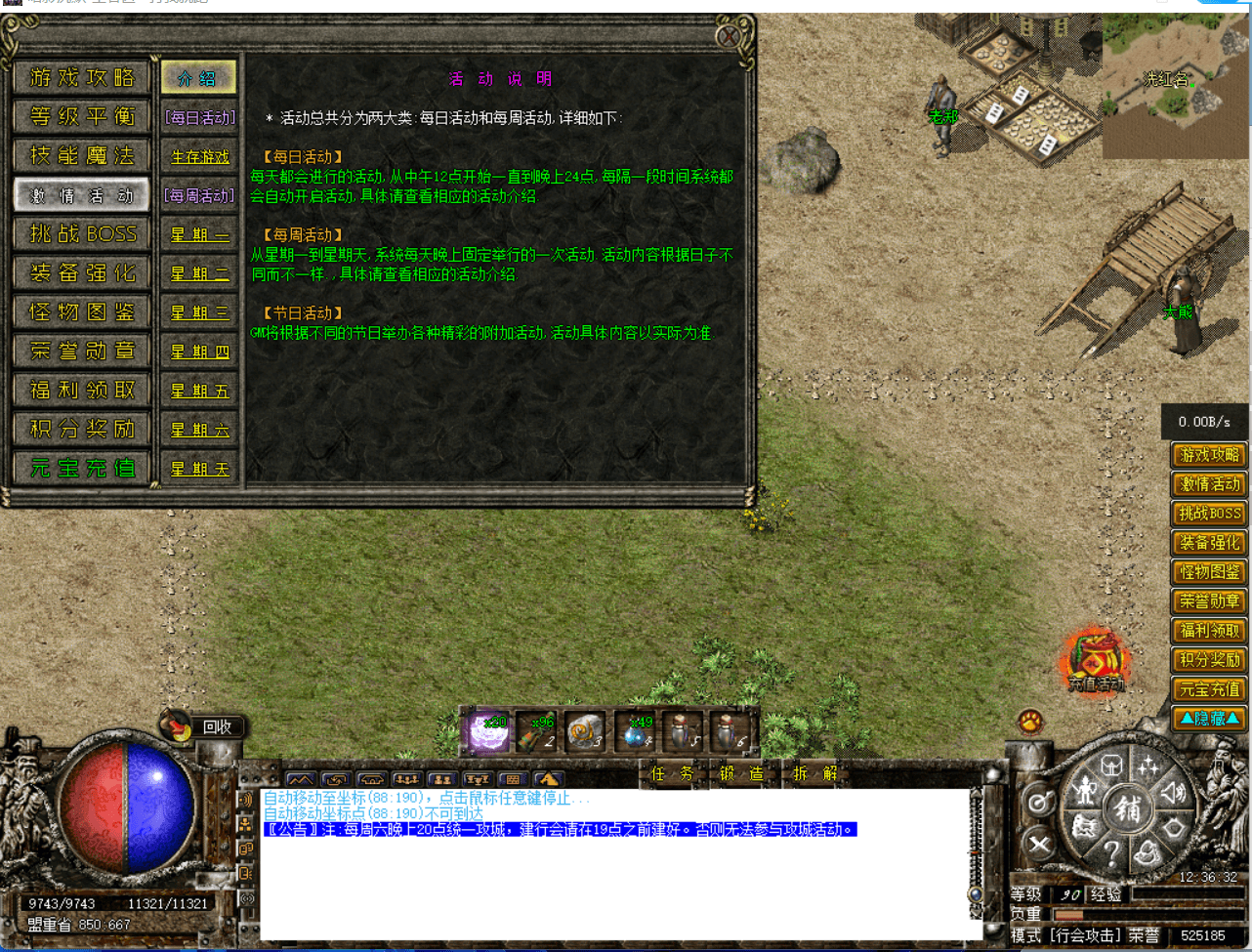
Task: Open the 锻造 forging panel
Action: click(741, 773)
